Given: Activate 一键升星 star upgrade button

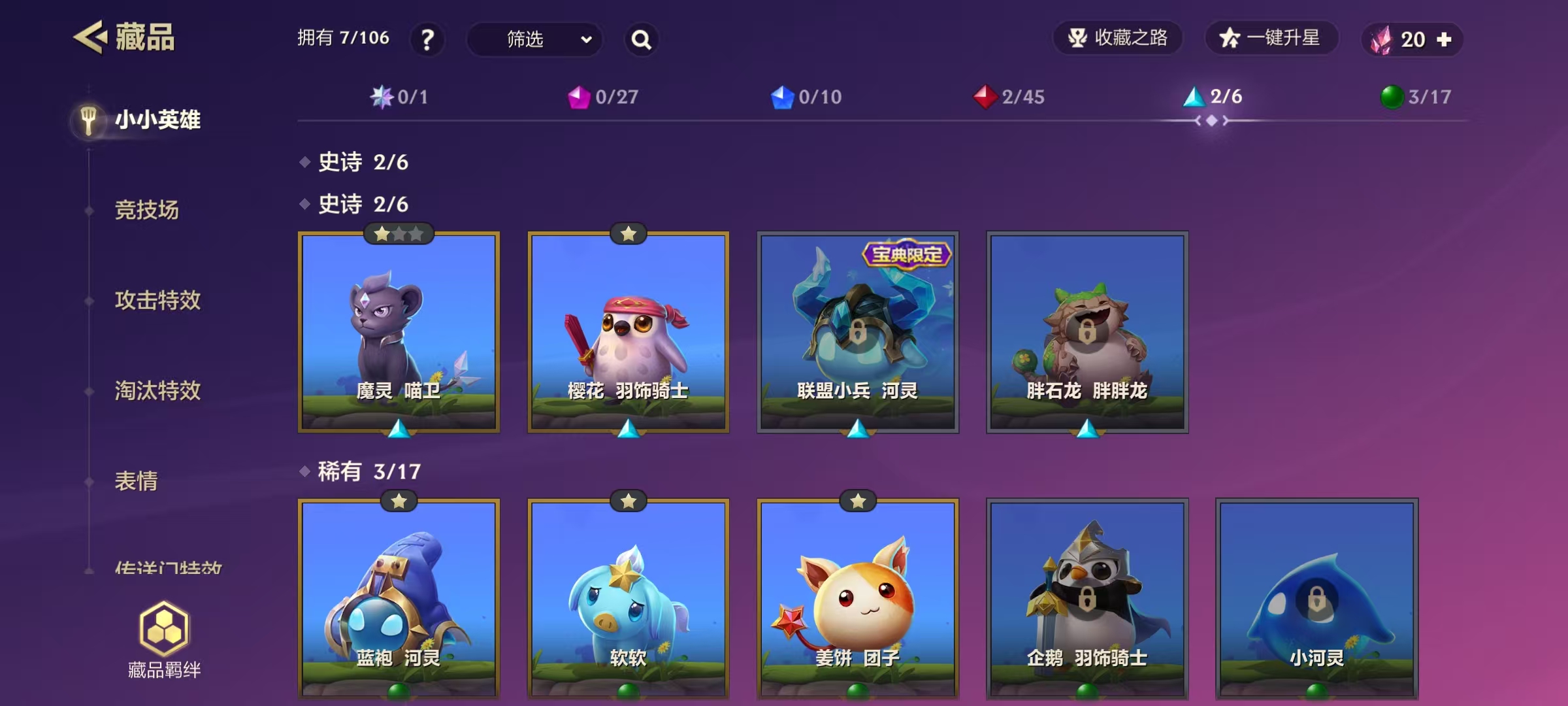Looking at the screenshot, I should tap(1271, 38).
